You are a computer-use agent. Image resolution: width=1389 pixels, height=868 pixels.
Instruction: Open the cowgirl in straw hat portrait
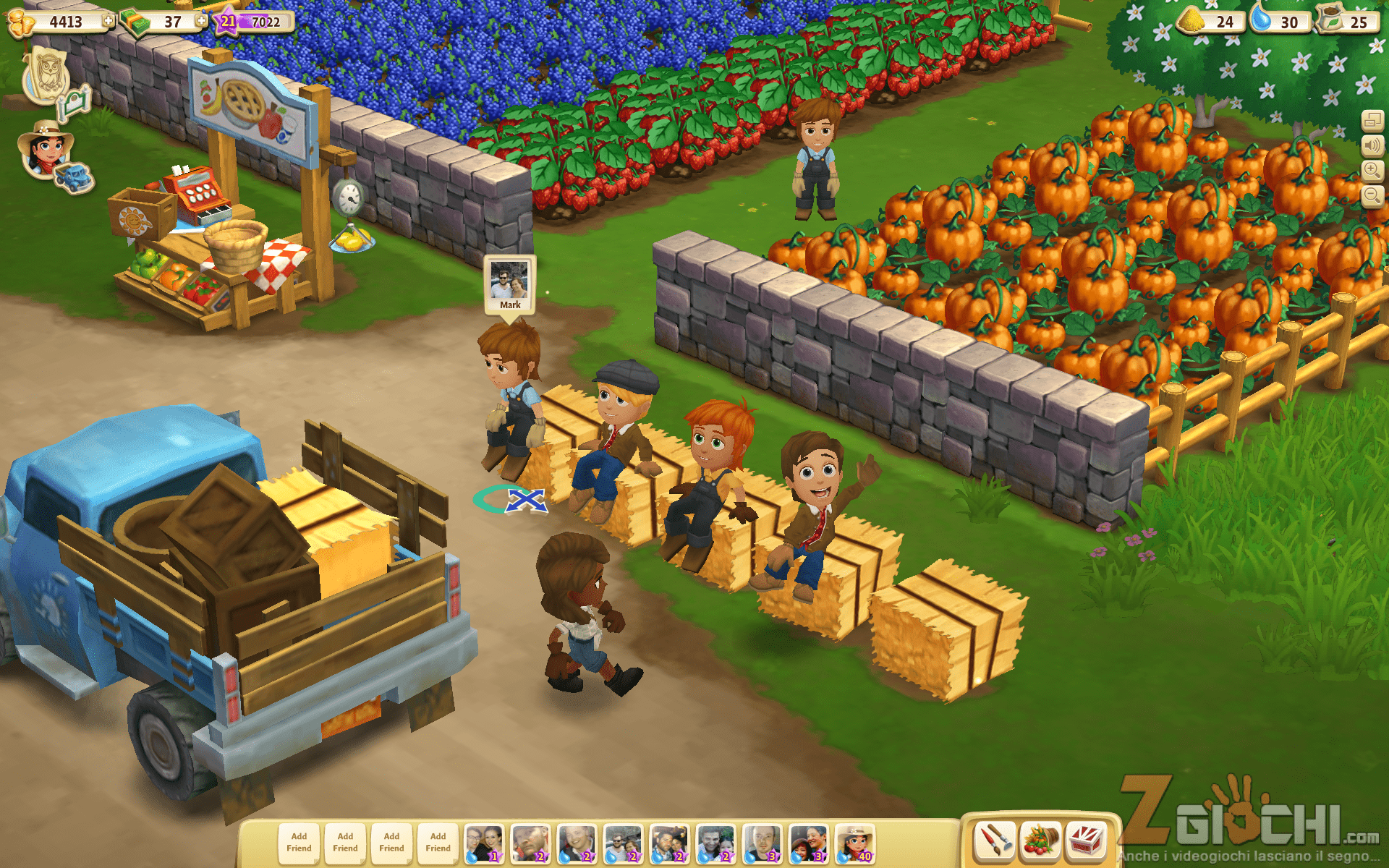pos(45,148)
